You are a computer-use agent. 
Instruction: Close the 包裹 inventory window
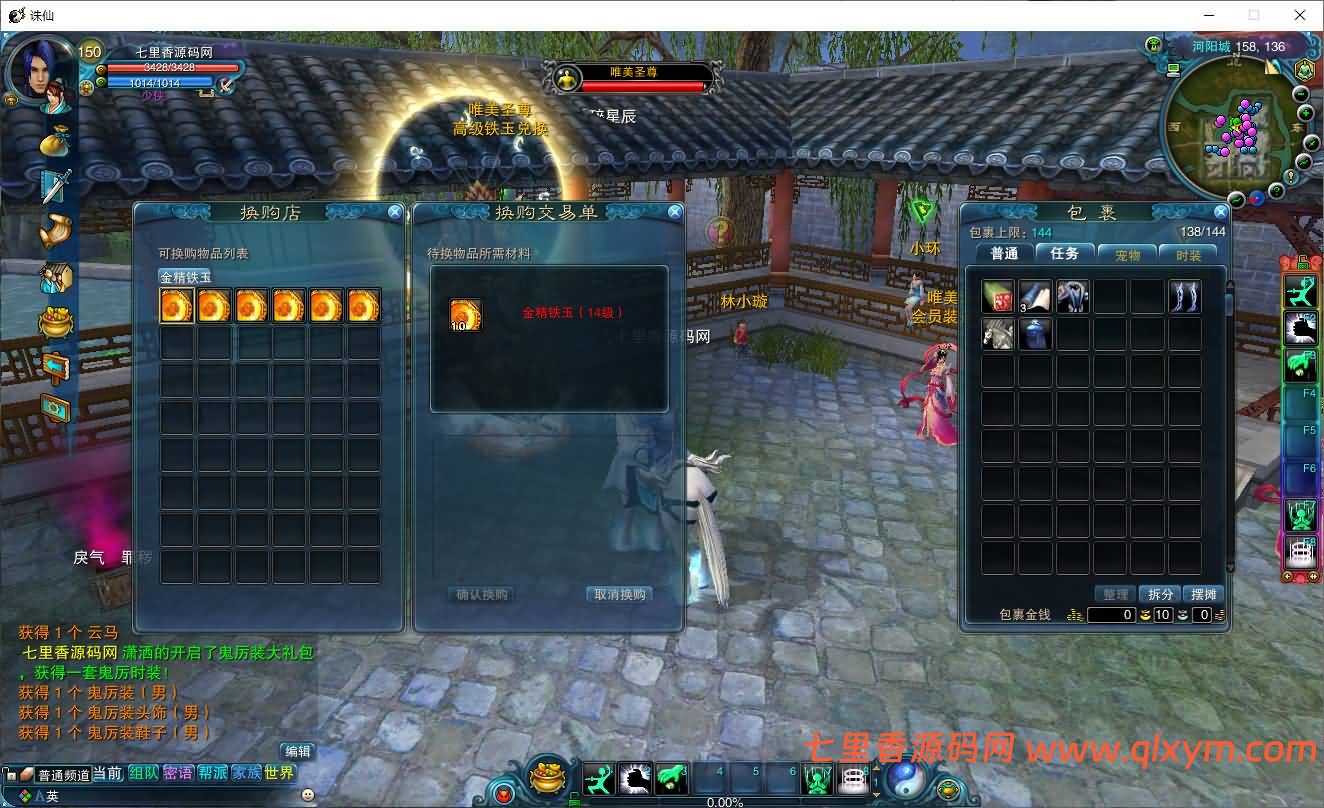coord(1220,212)
